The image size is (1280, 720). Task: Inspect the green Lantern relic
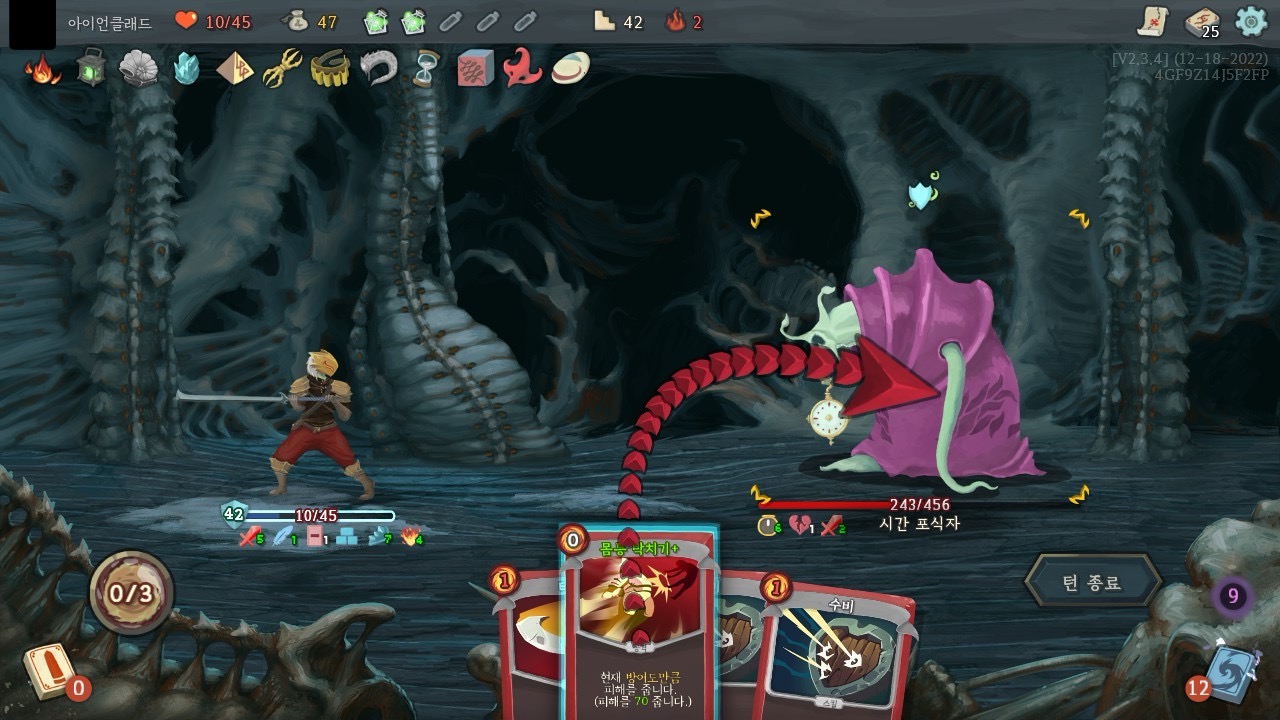click(91, 68)
